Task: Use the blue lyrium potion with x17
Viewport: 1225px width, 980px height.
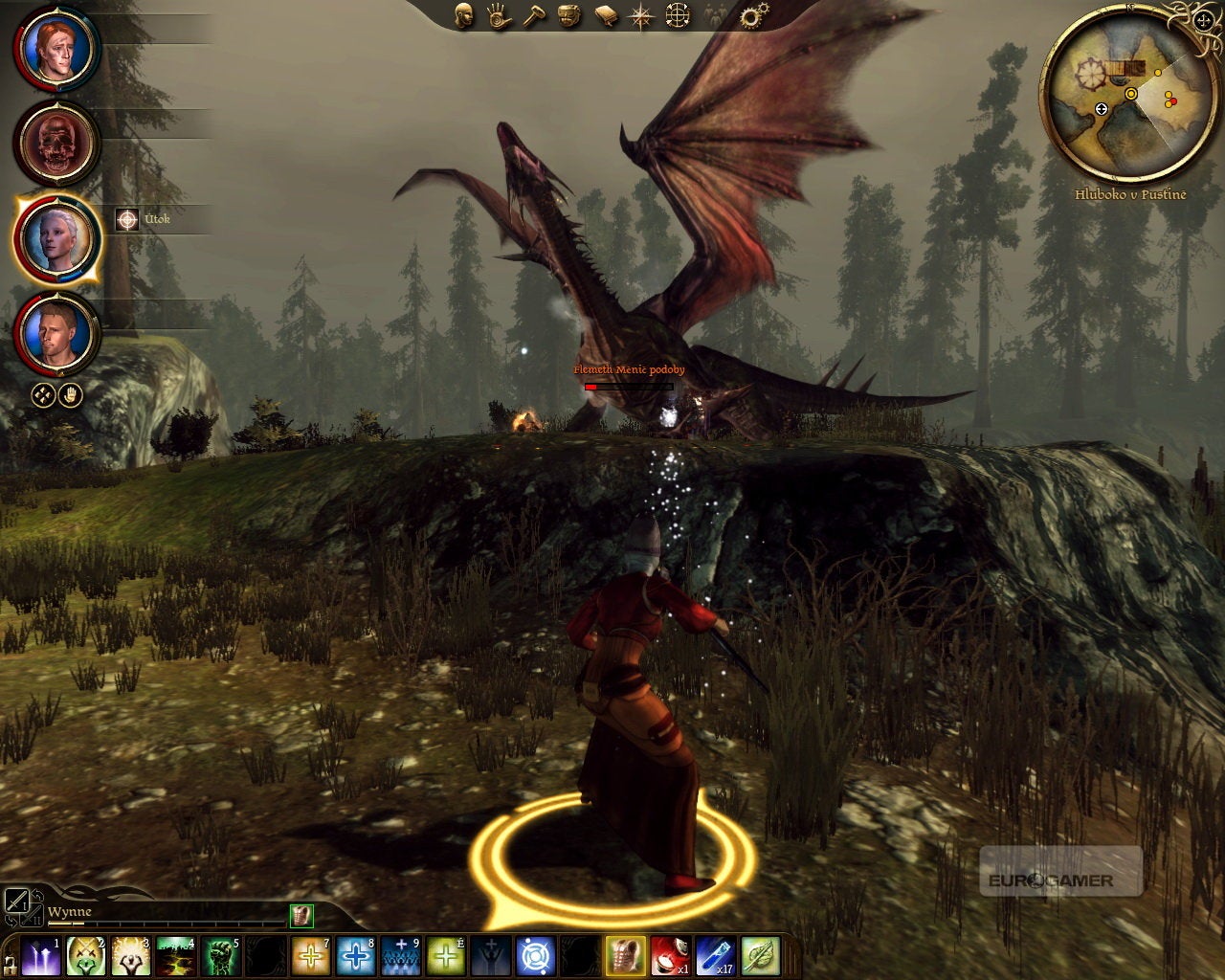Action: pyautogui.click(x=715, y=955)
